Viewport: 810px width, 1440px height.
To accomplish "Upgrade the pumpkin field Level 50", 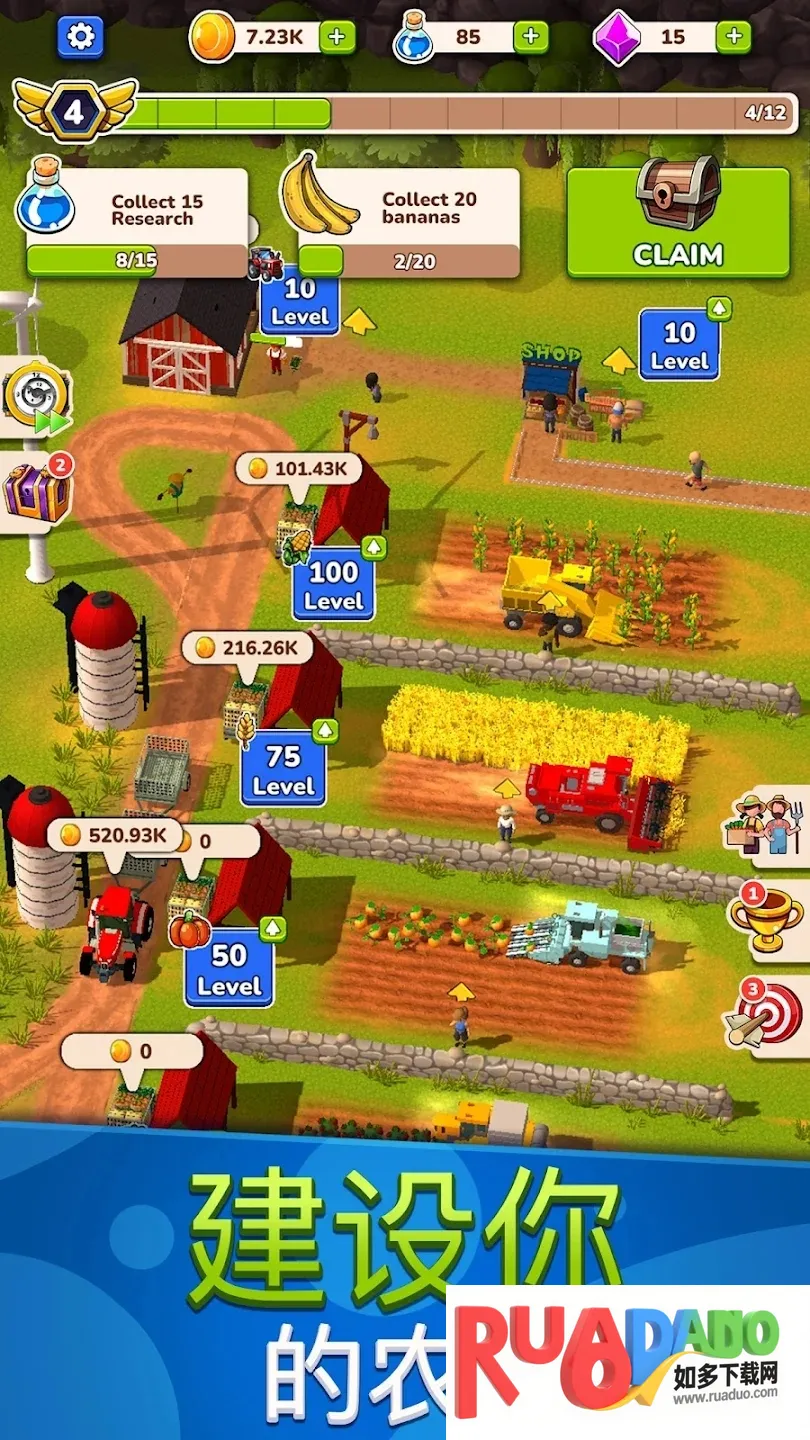I will [229, 968].
